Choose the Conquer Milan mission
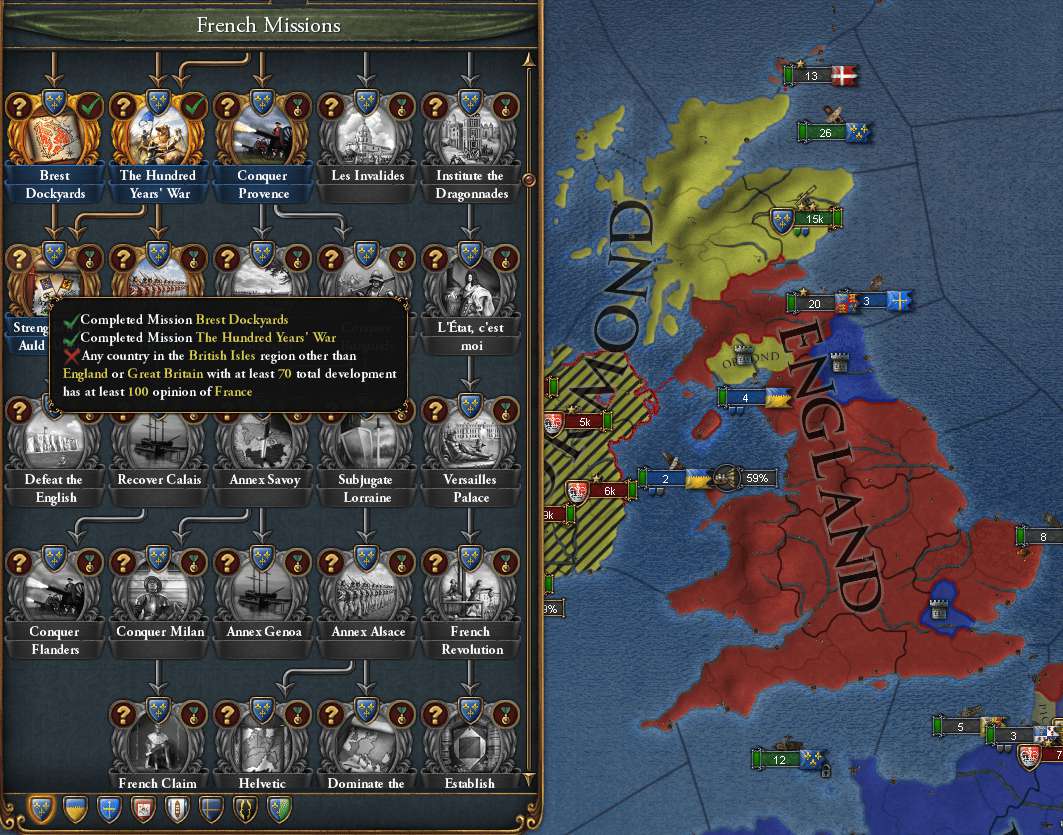The width and height of the screenshot is (1063, 835). tap(158, 590)
